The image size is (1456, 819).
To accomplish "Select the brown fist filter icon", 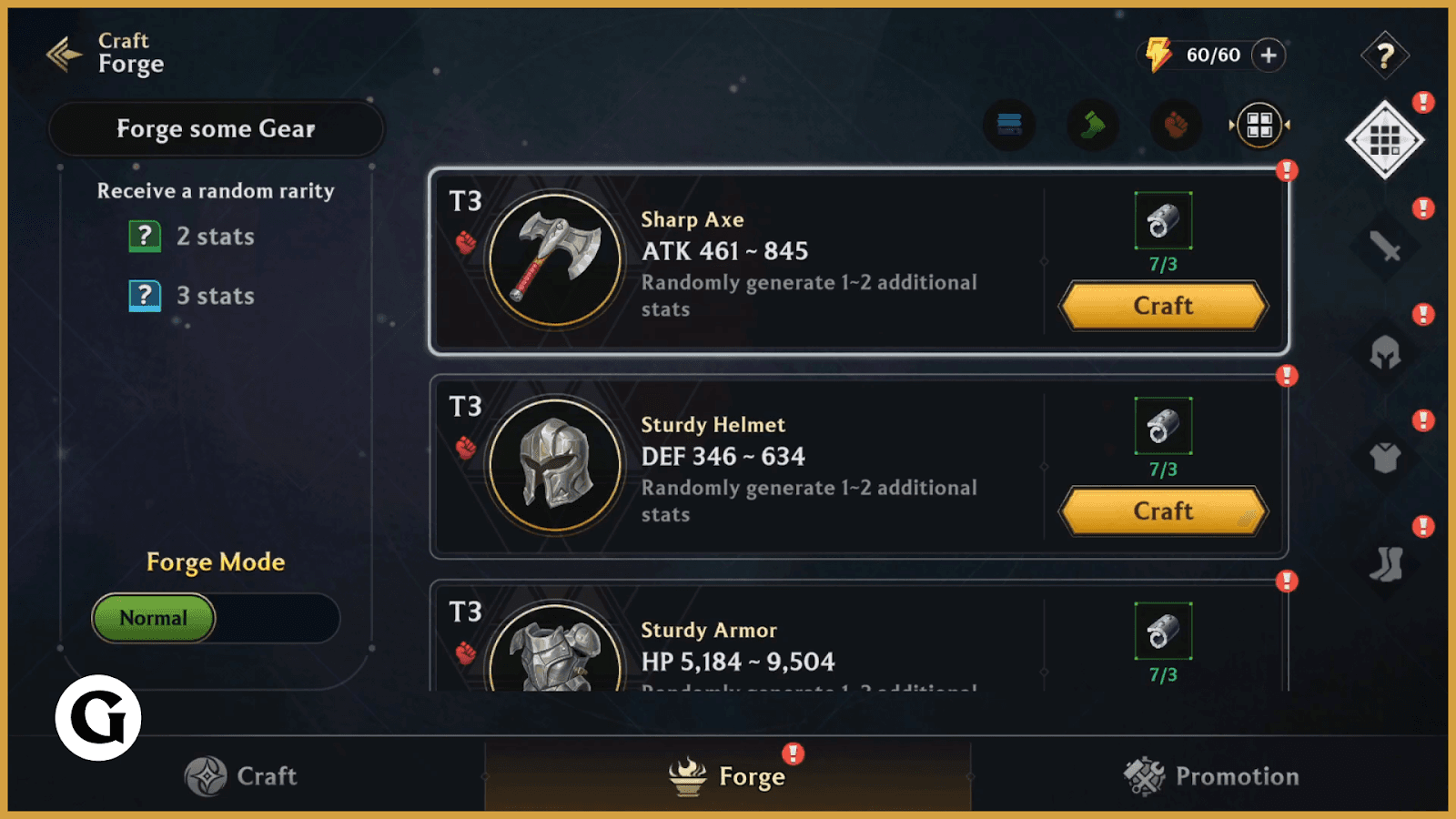I will (1174, 125).
